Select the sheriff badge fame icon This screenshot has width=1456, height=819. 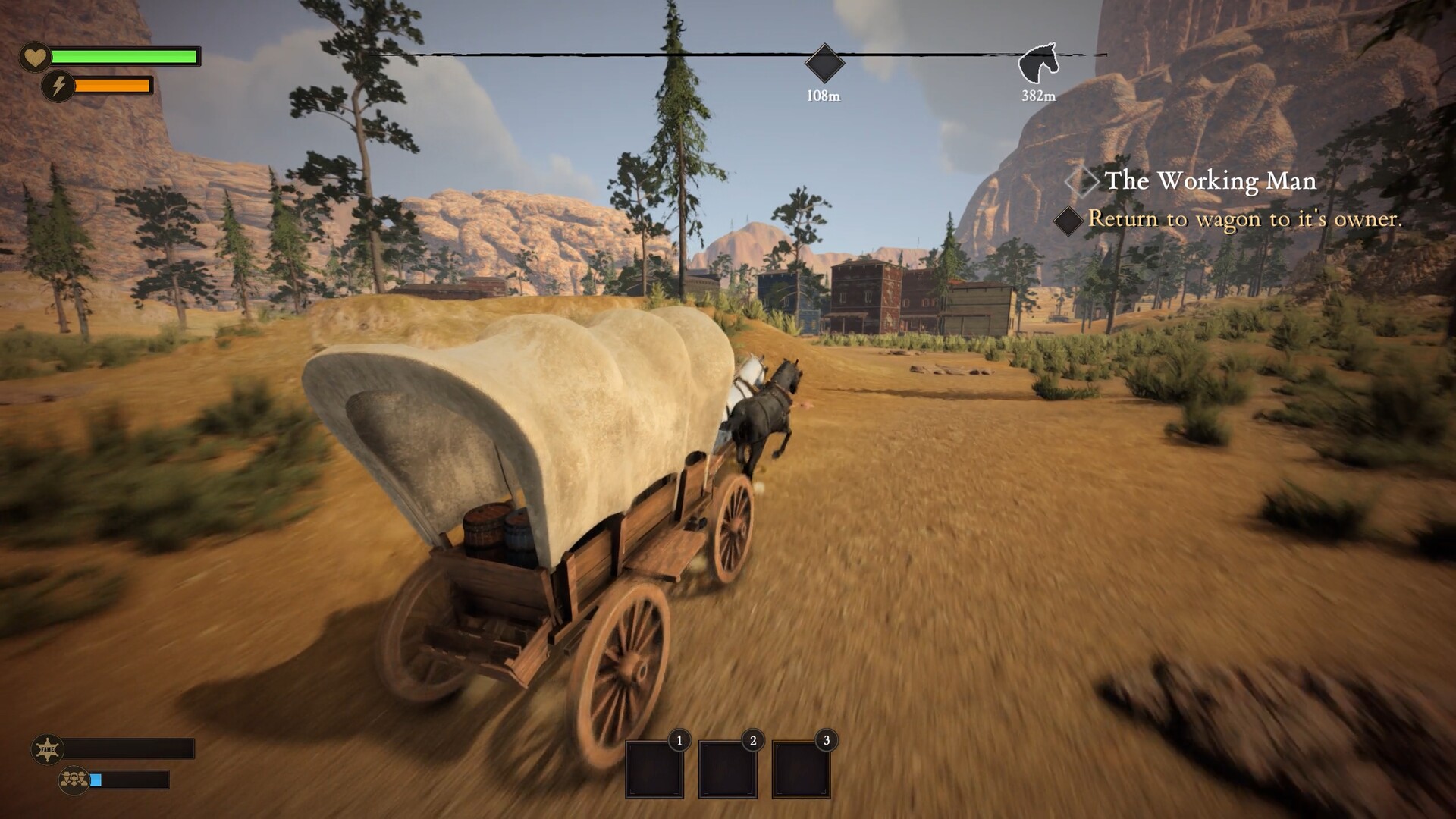pos(47,748)
